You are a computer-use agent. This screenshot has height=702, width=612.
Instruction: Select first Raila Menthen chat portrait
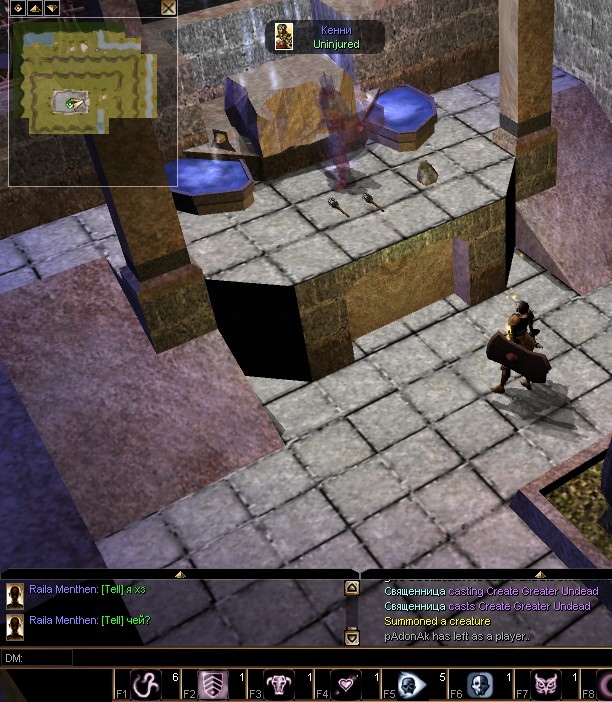tap(16, 596)
